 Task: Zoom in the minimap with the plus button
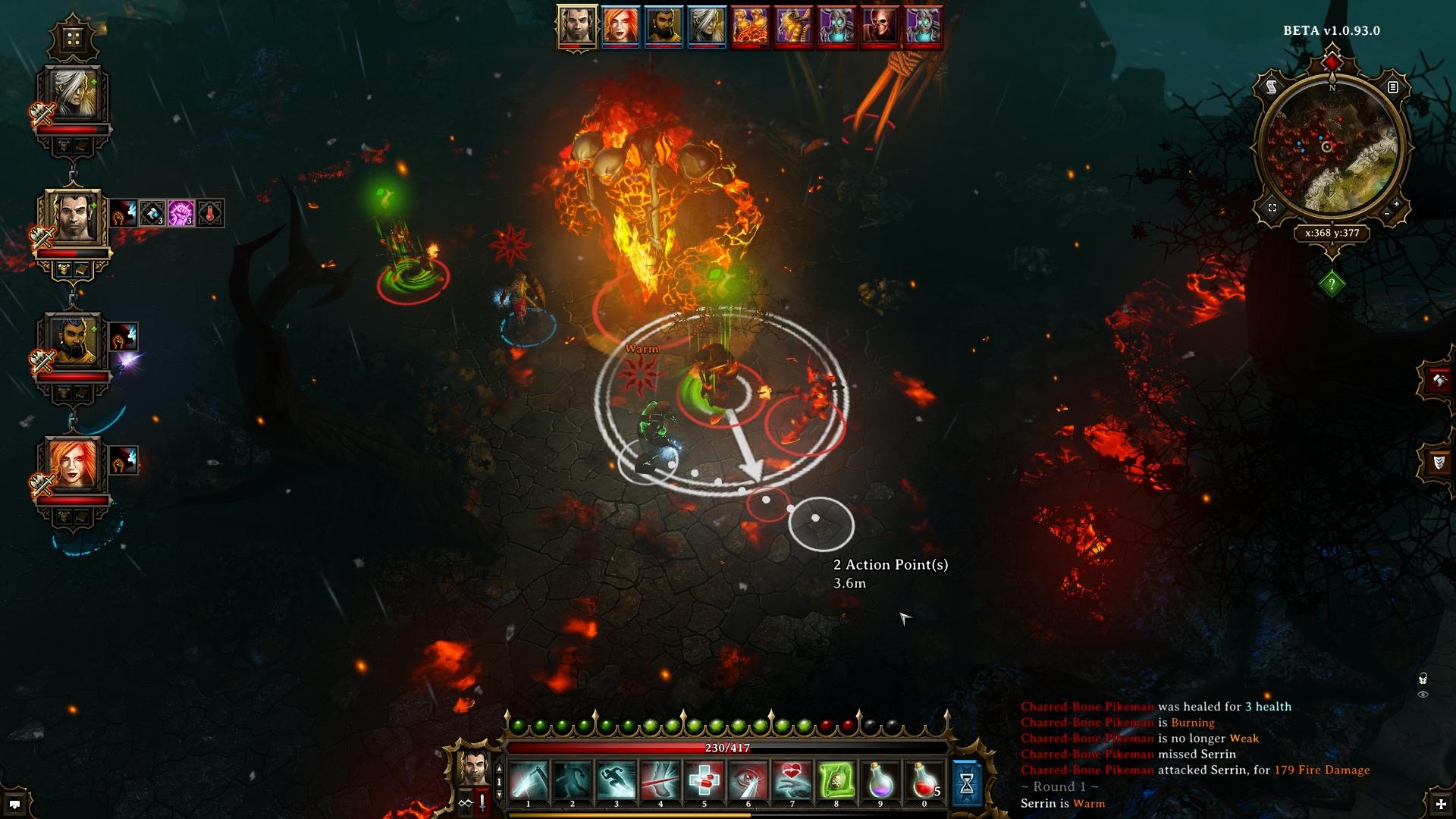coord(1397,204)
